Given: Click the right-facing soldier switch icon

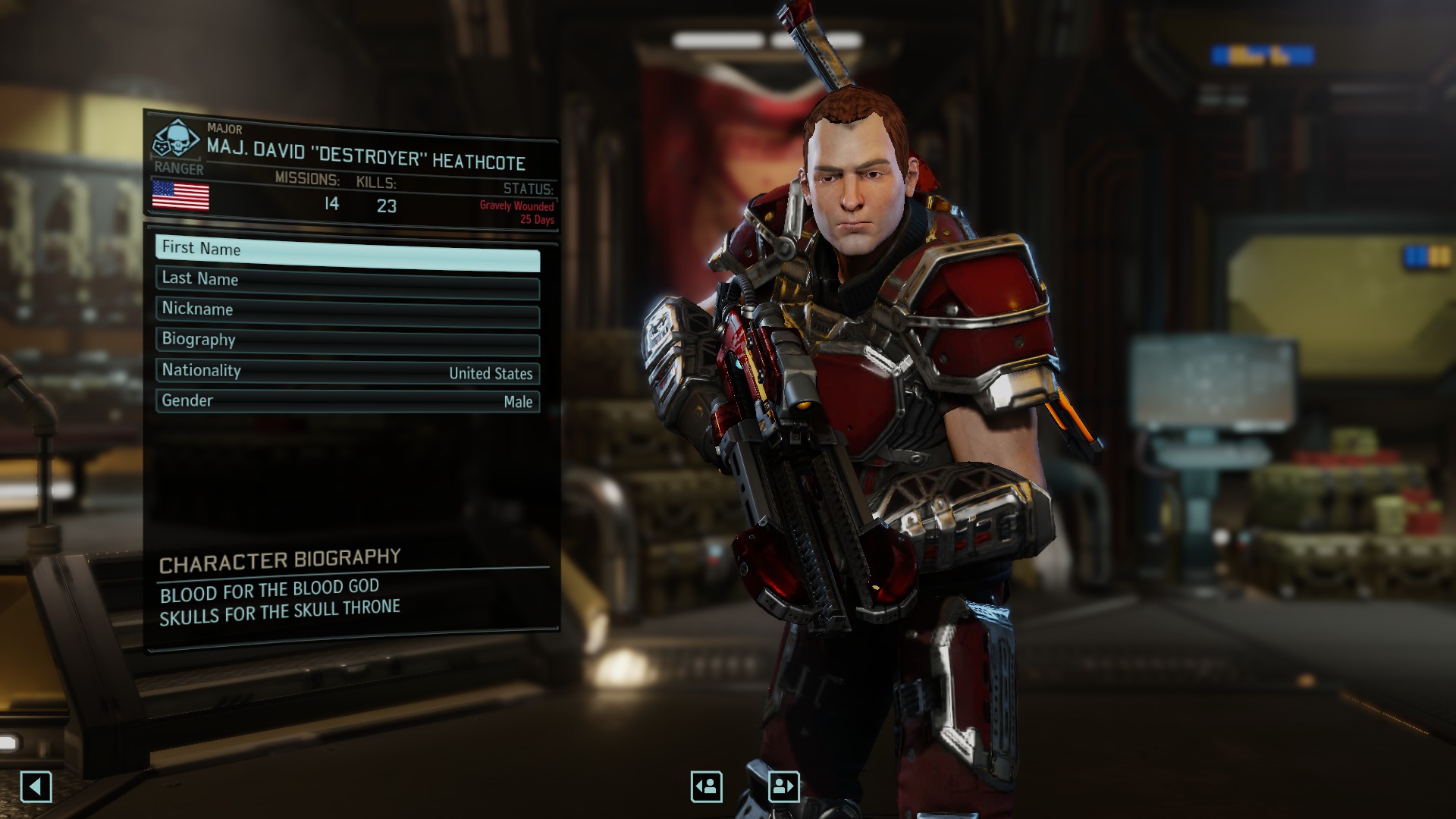Looking at the screenshot, I should 785,786.
